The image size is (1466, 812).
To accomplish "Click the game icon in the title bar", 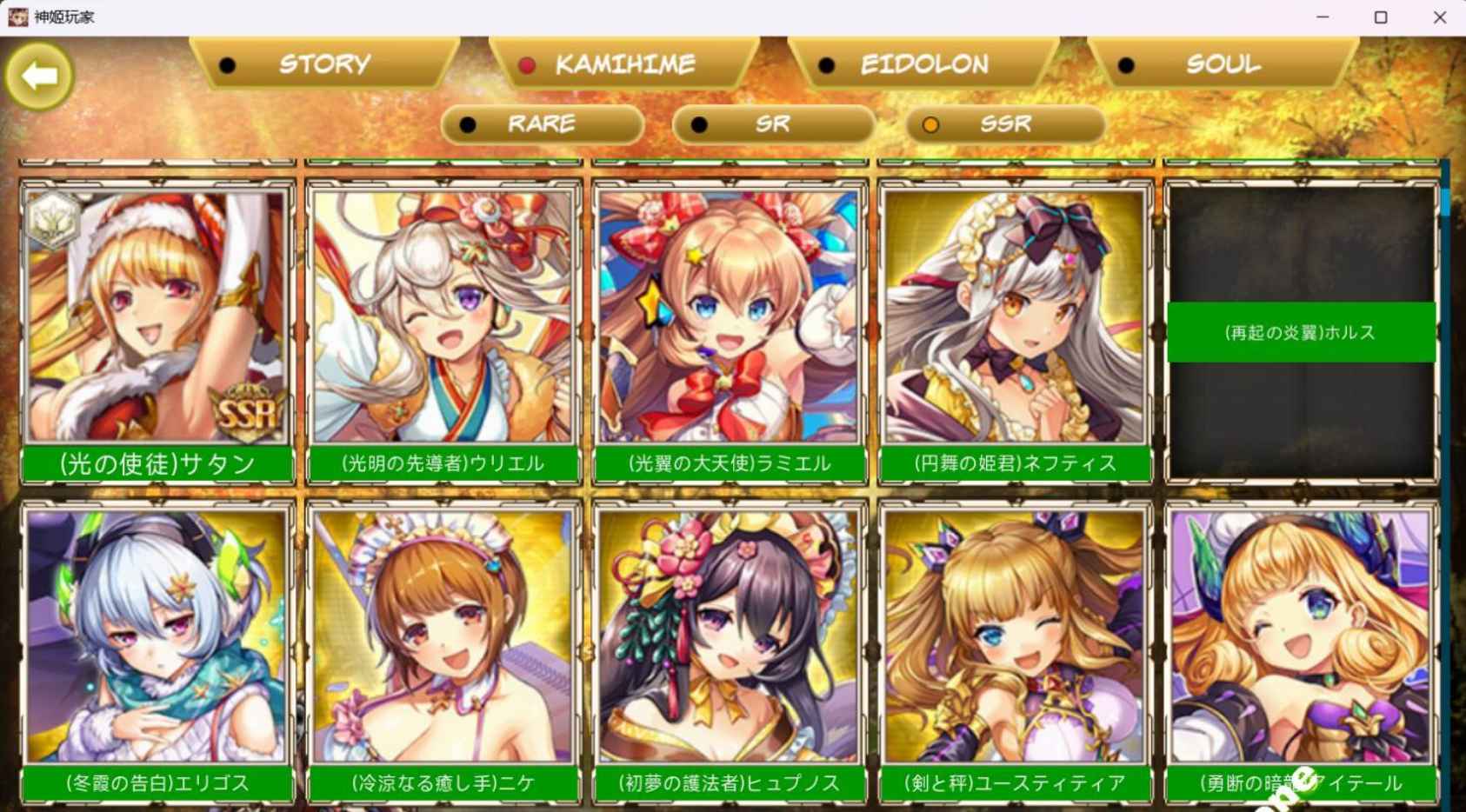I will [16, 17].
